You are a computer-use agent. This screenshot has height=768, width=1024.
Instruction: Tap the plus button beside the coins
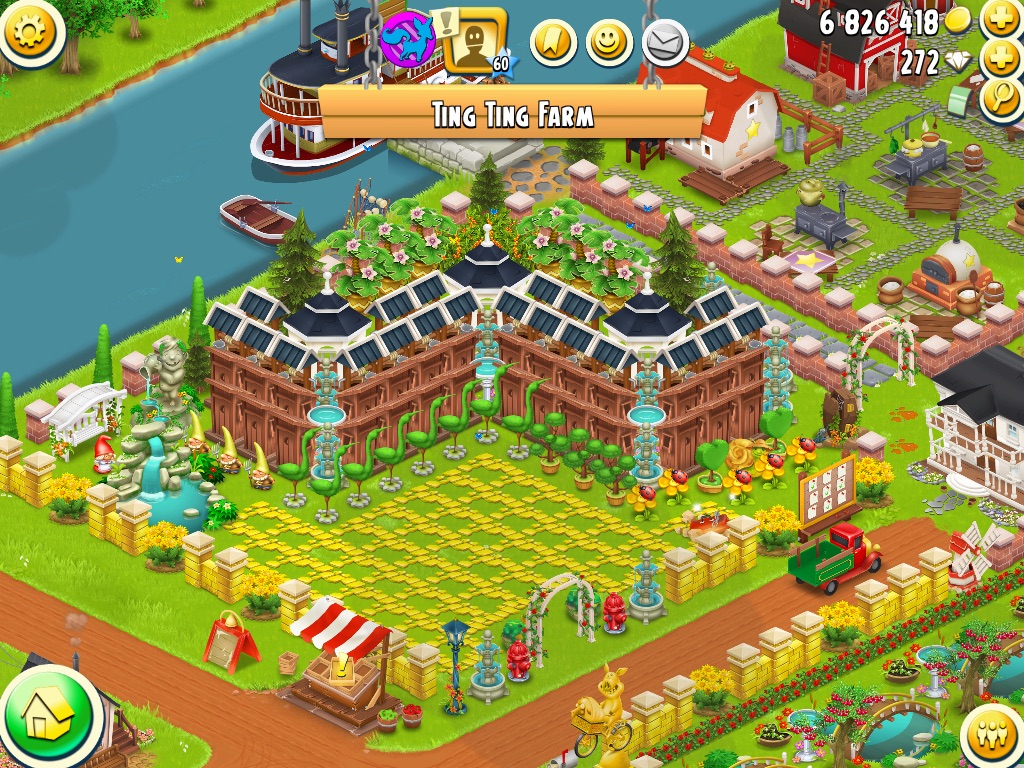pos(1000,20)
